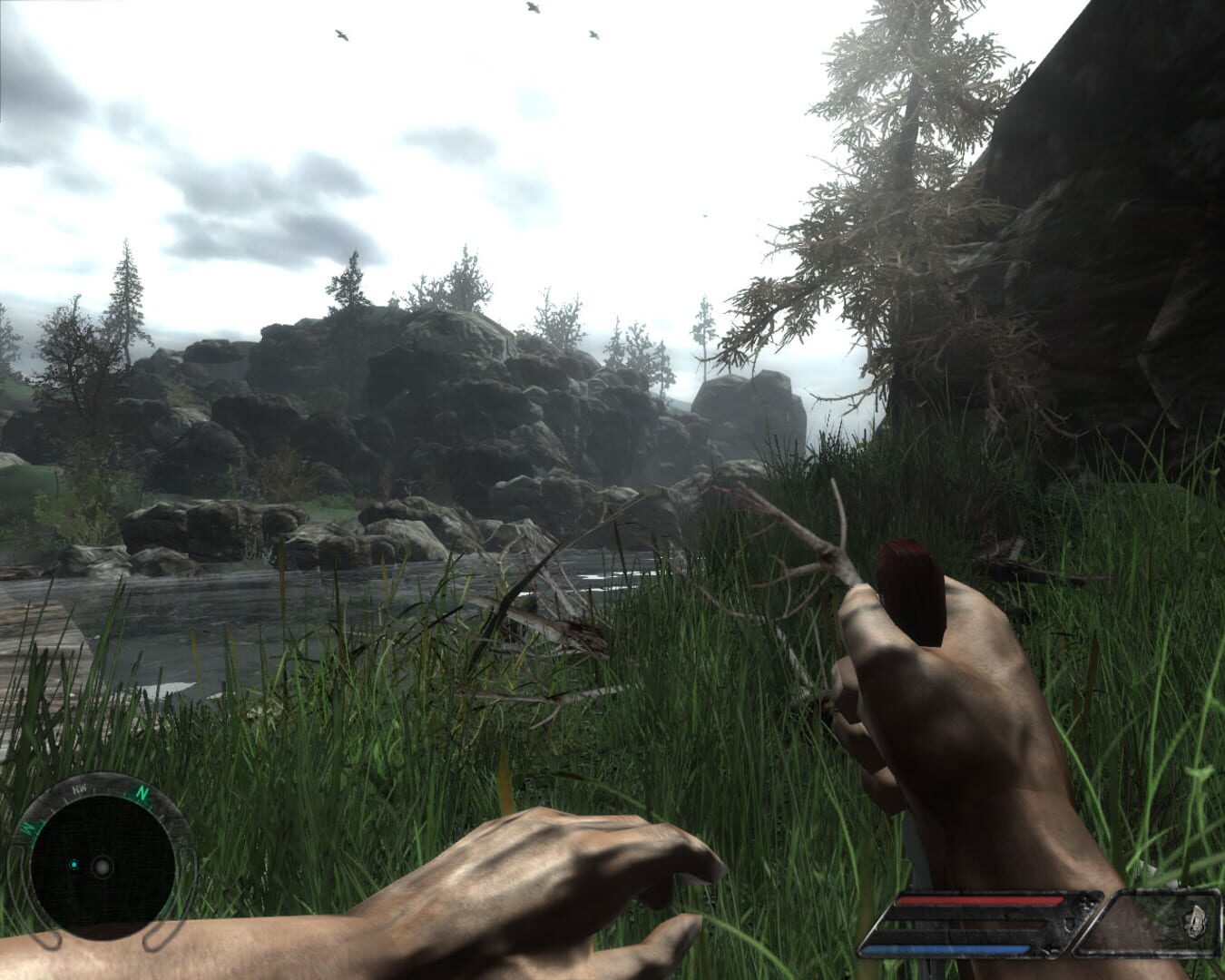The height and width of the screenshot is (980, 1225).
Task: Click the NW label on the compass ring
Action: pos(79,789)
